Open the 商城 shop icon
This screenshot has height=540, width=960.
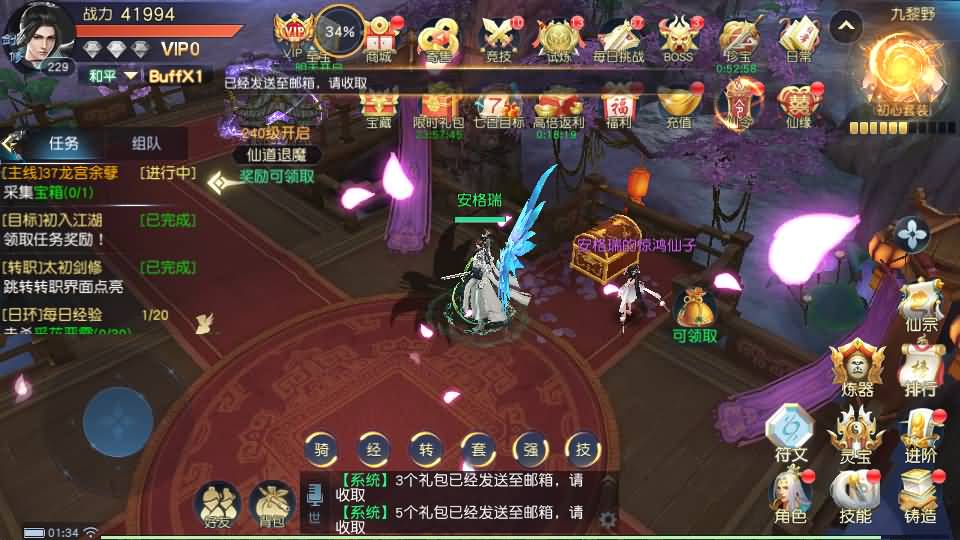tap(379, 39)
